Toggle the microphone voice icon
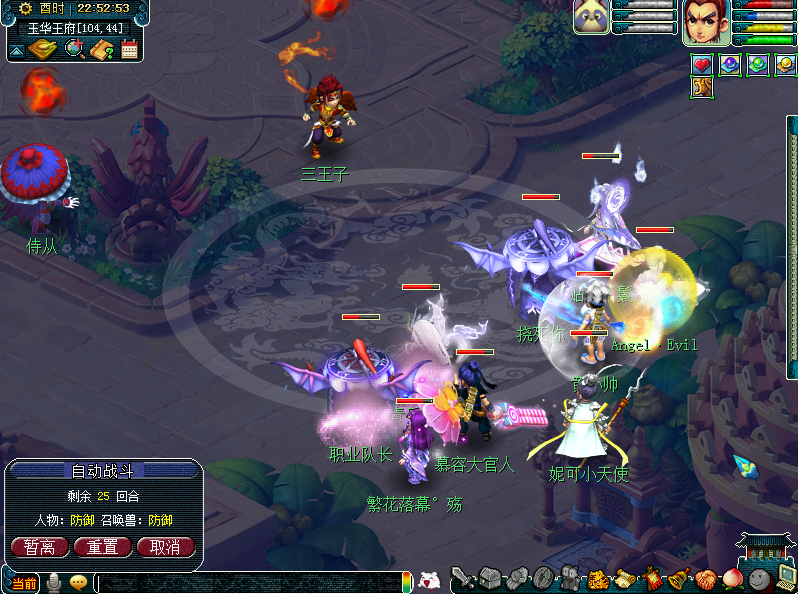Viewport: 798px width, 594px height. (54, 582)
